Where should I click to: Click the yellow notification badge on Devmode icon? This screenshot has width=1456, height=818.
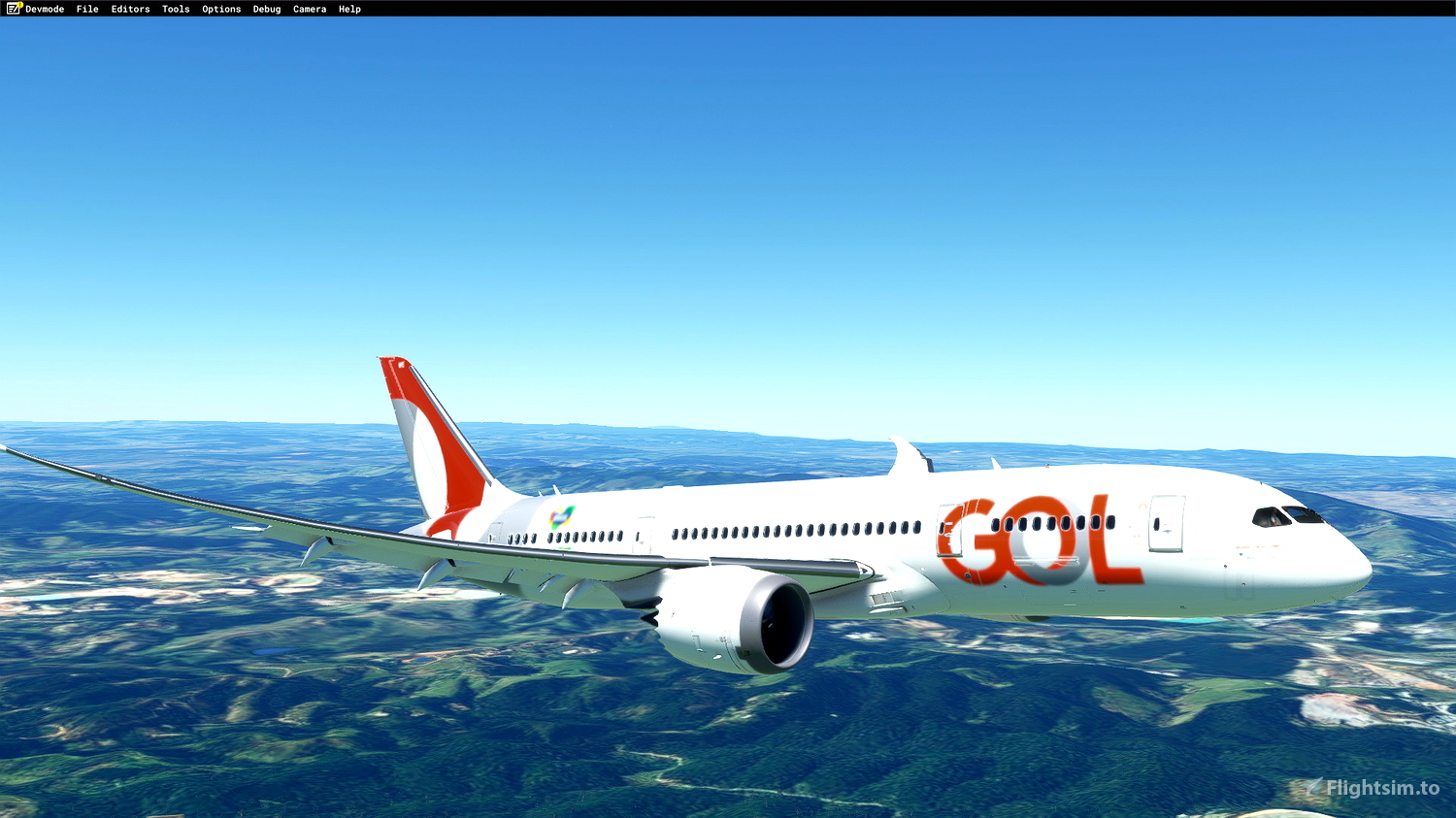19,4
